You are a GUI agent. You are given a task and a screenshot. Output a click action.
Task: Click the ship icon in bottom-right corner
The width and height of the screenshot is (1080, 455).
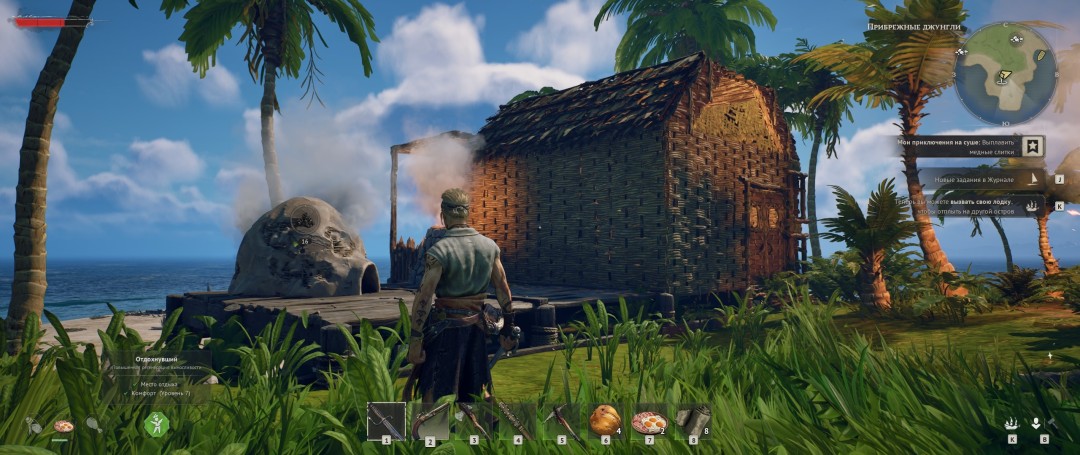click(1012, 423)
